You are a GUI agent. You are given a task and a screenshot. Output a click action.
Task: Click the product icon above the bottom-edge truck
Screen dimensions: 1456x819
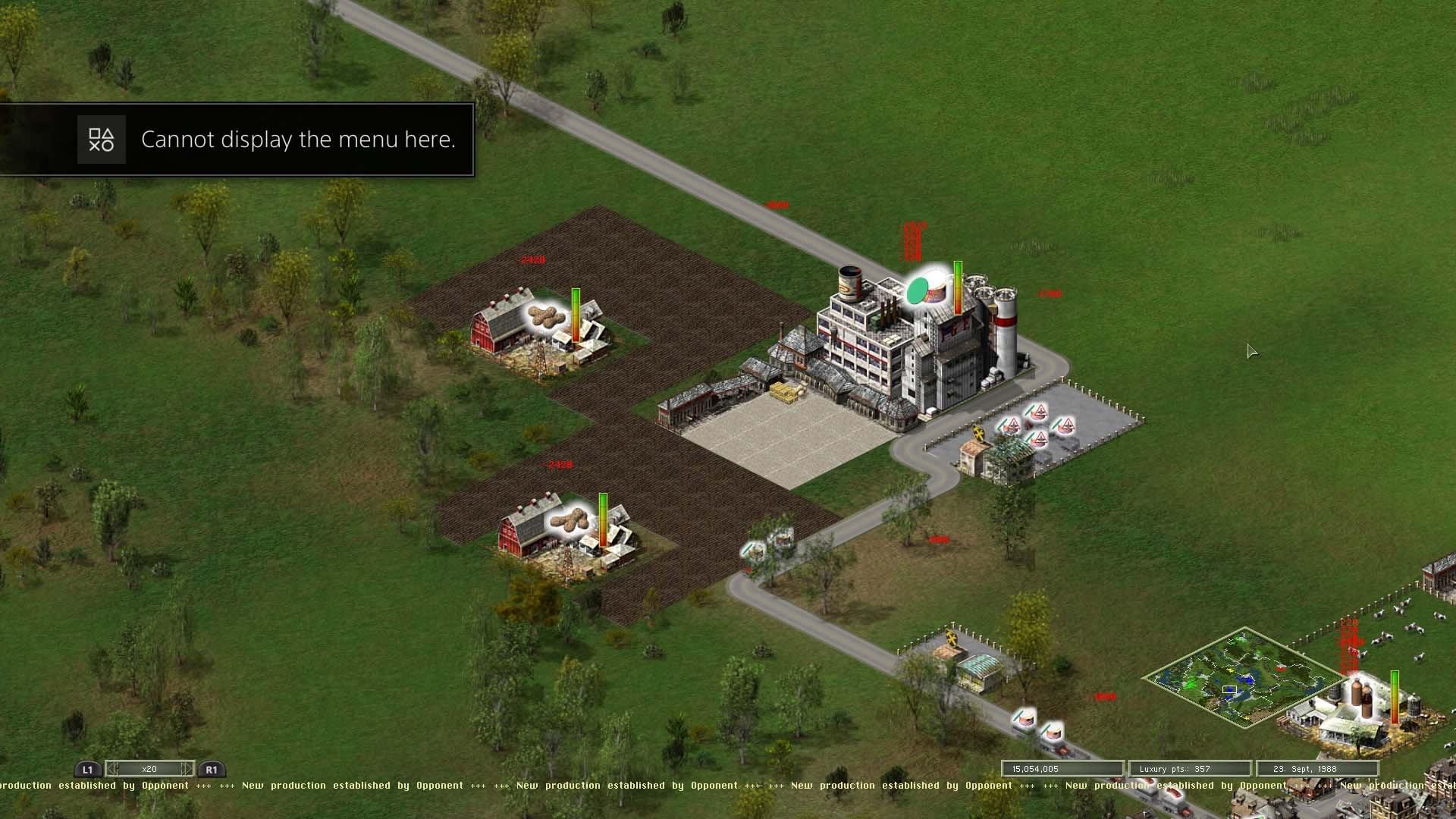click(x=1053, y=732)
